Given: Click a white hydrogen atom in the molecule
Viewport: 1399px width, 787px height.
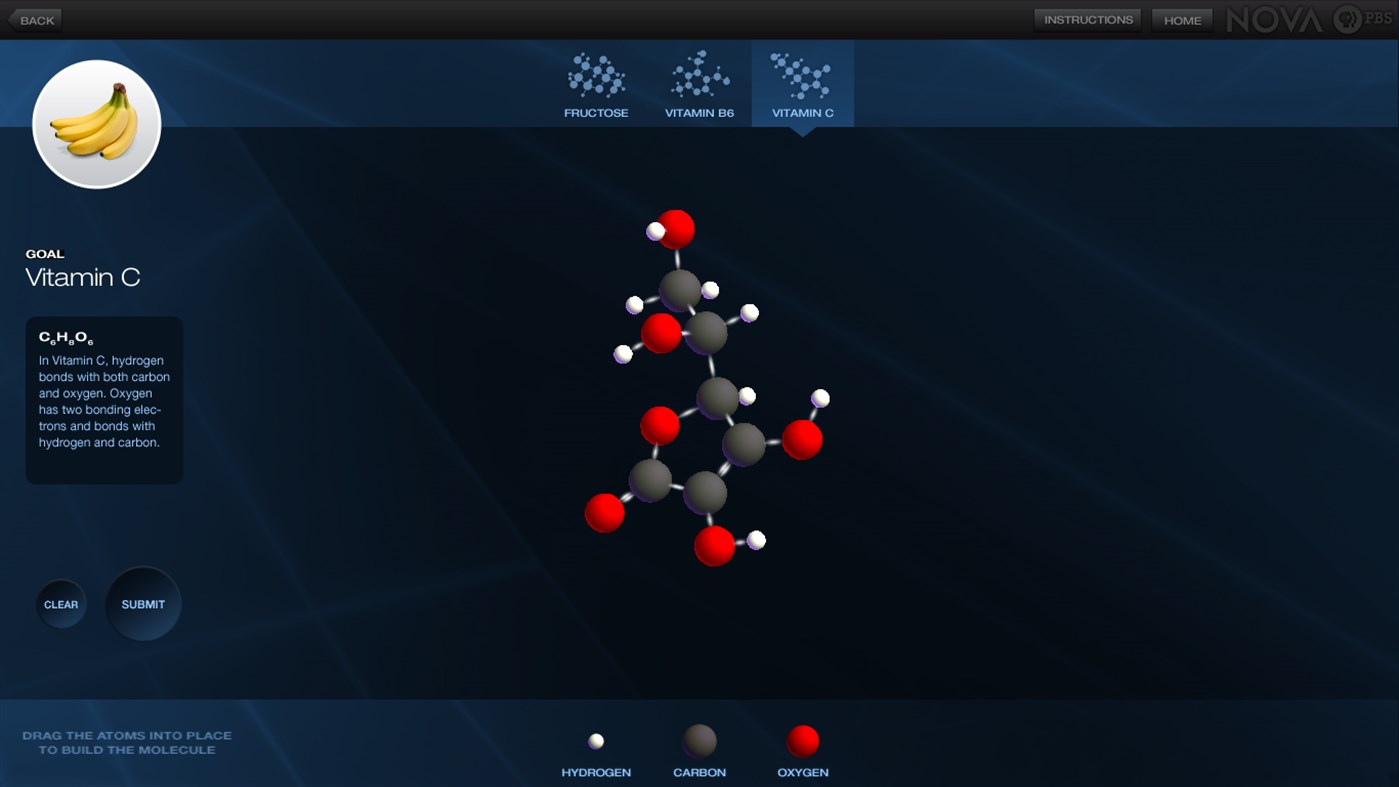Looking at the screenshot, I should [x=748, y=312].
